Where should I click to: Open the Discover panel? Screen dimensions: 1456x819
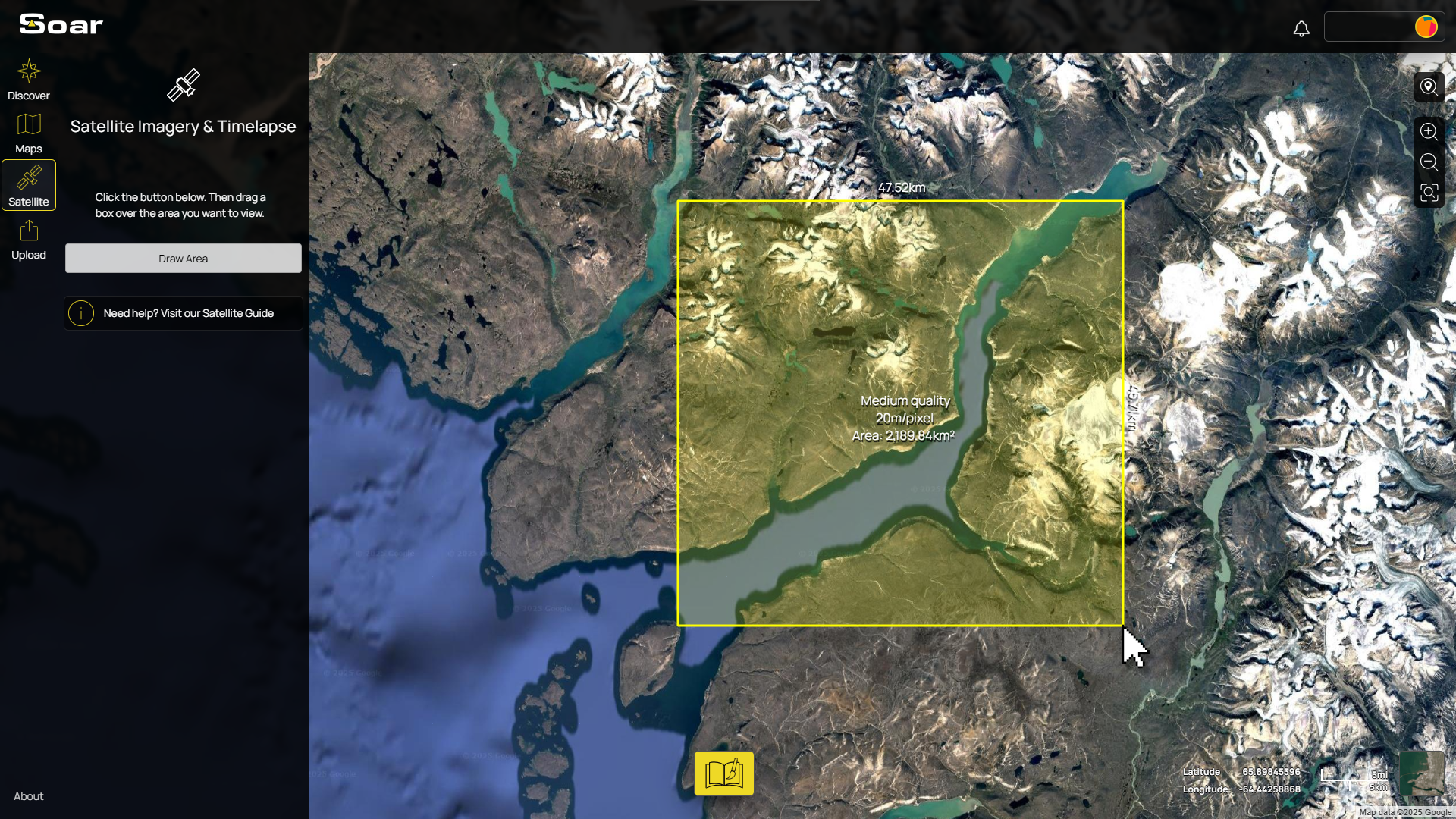pyautogui.click(x=29, y=80)
